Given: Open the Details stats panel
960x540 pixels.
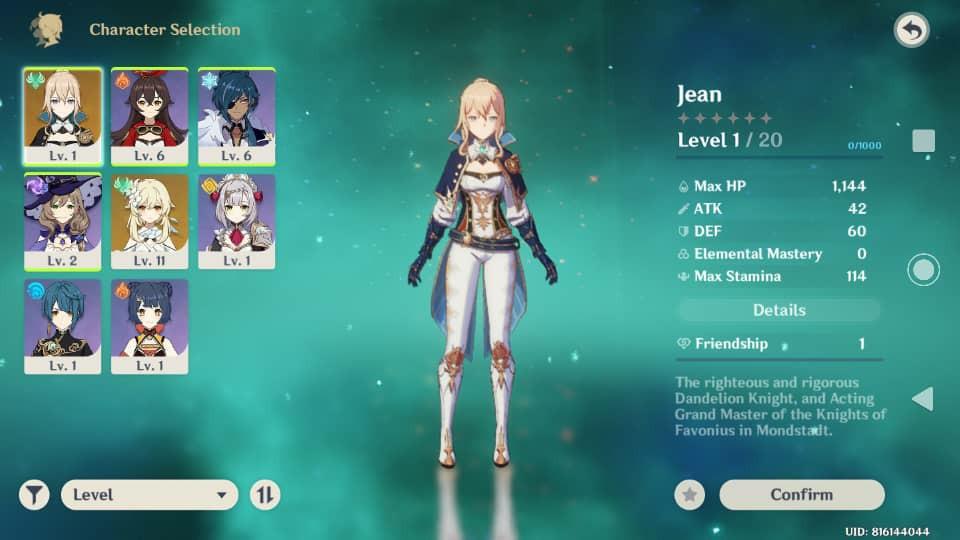Looking at the screenshot, I should pos(779,310).
